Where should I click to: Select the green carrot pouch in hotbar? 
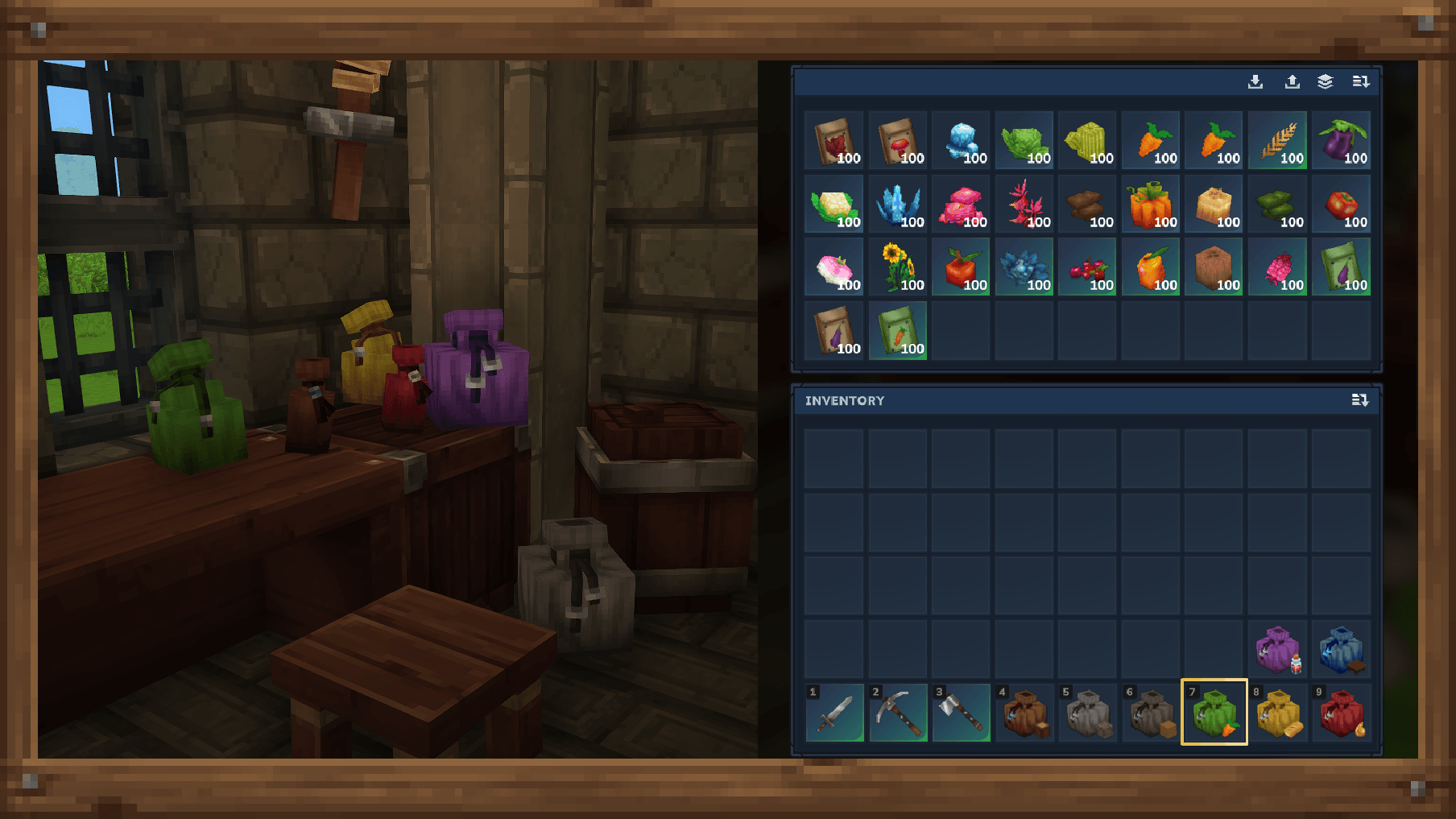click(x=1214, y=713)
